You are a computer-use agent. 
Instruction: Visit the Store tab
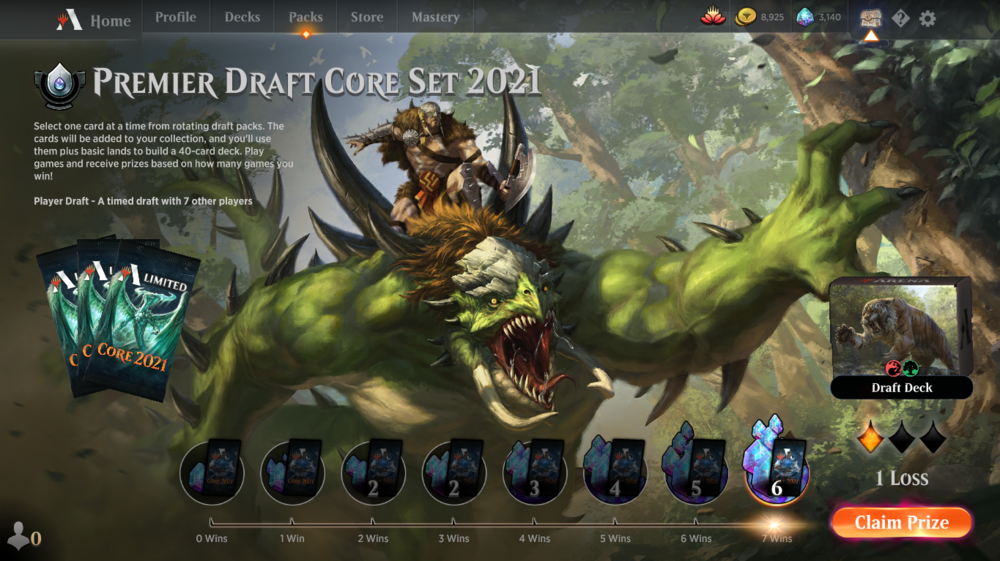point(367,17)
